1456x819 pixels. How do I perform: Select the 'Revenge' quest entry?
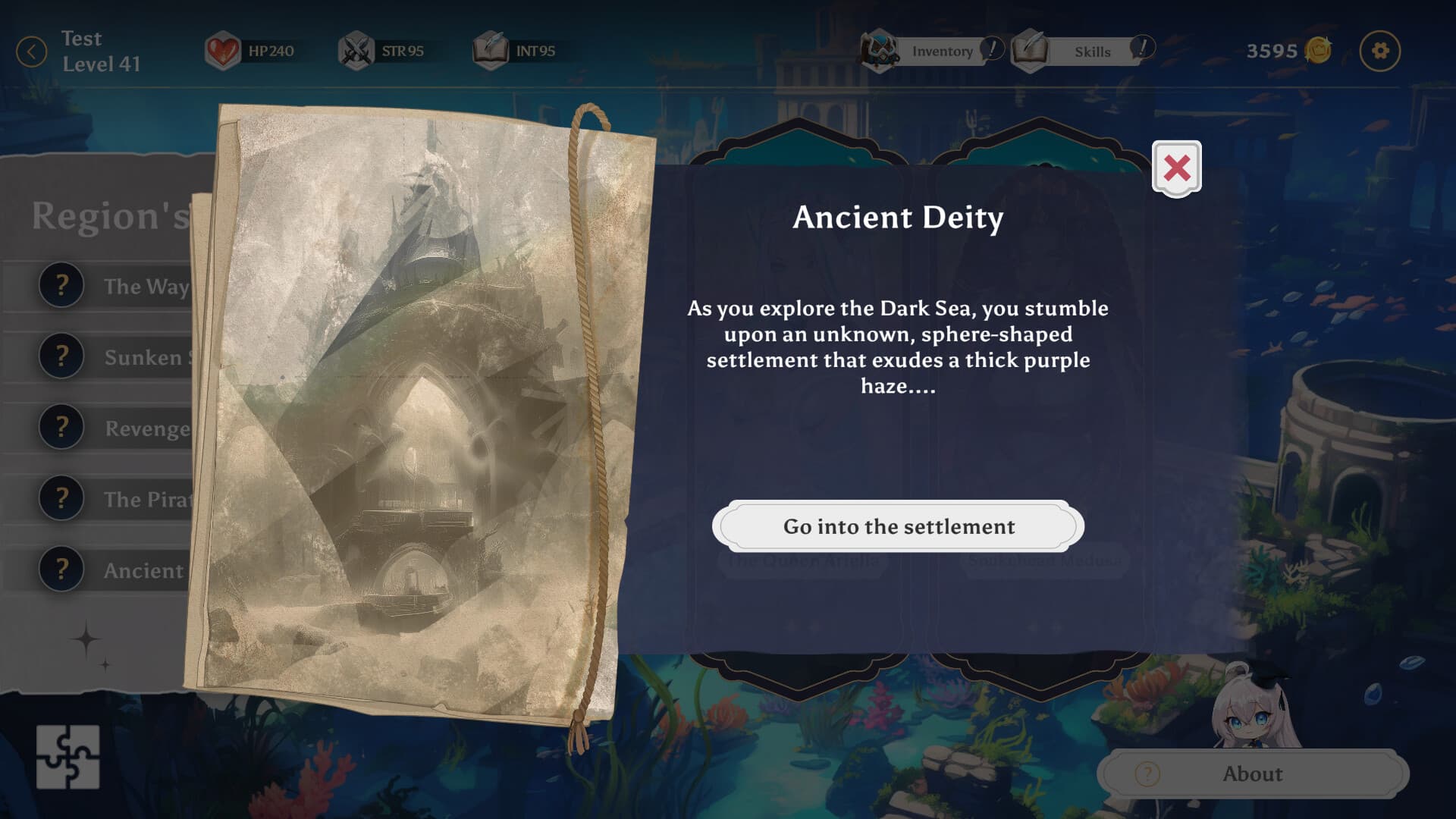tap(114, 428)
